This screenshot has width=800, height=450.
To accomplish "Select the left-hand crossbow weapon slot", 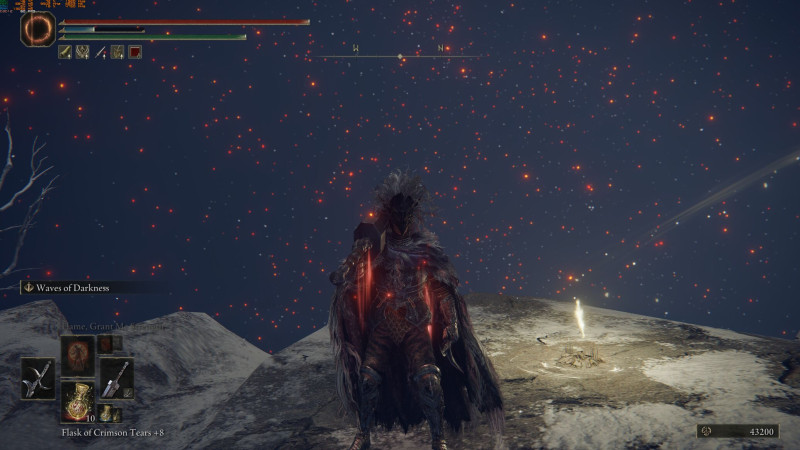I will pos(38,379).
